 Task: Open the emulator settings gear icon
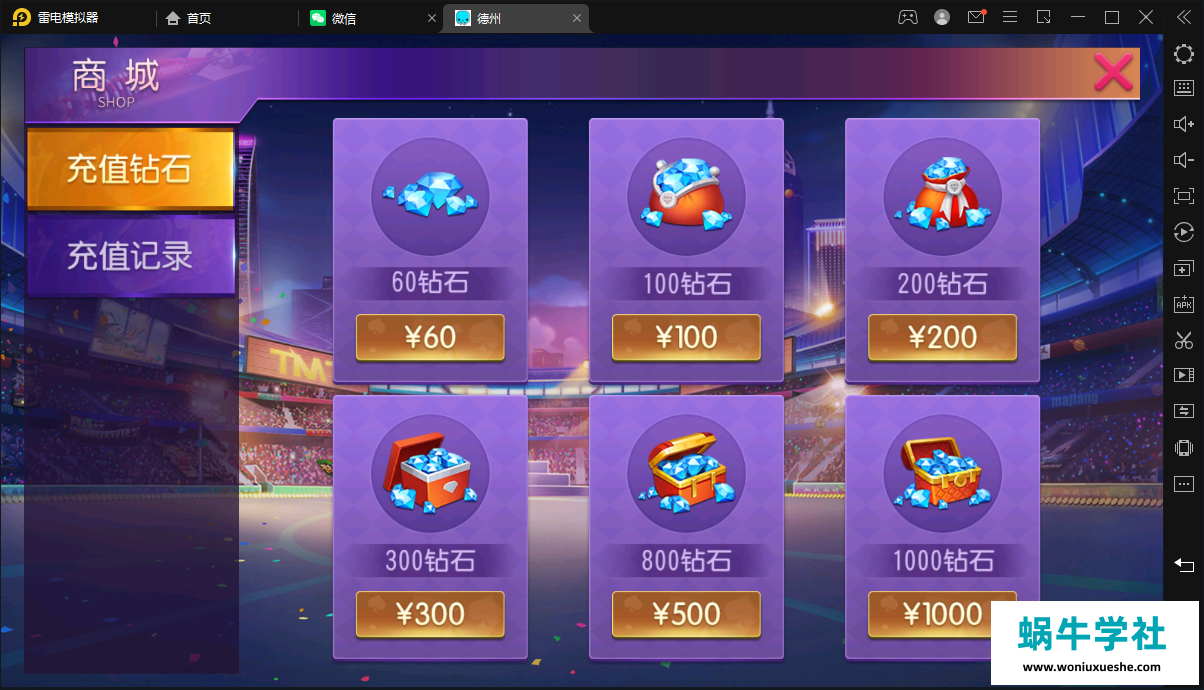coord(1183,53)
